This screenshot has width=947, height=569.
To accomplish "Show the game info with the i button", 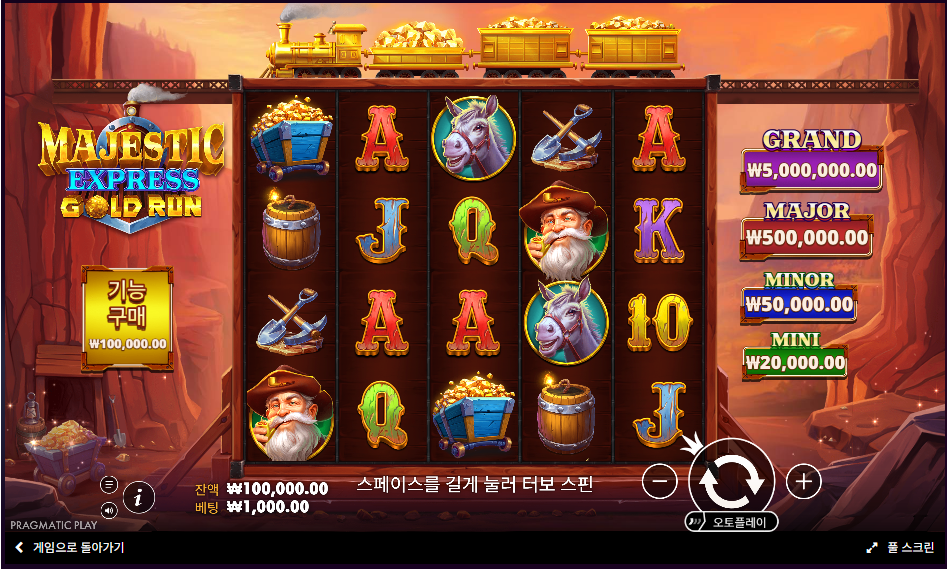I will click(x=138, y=496).
